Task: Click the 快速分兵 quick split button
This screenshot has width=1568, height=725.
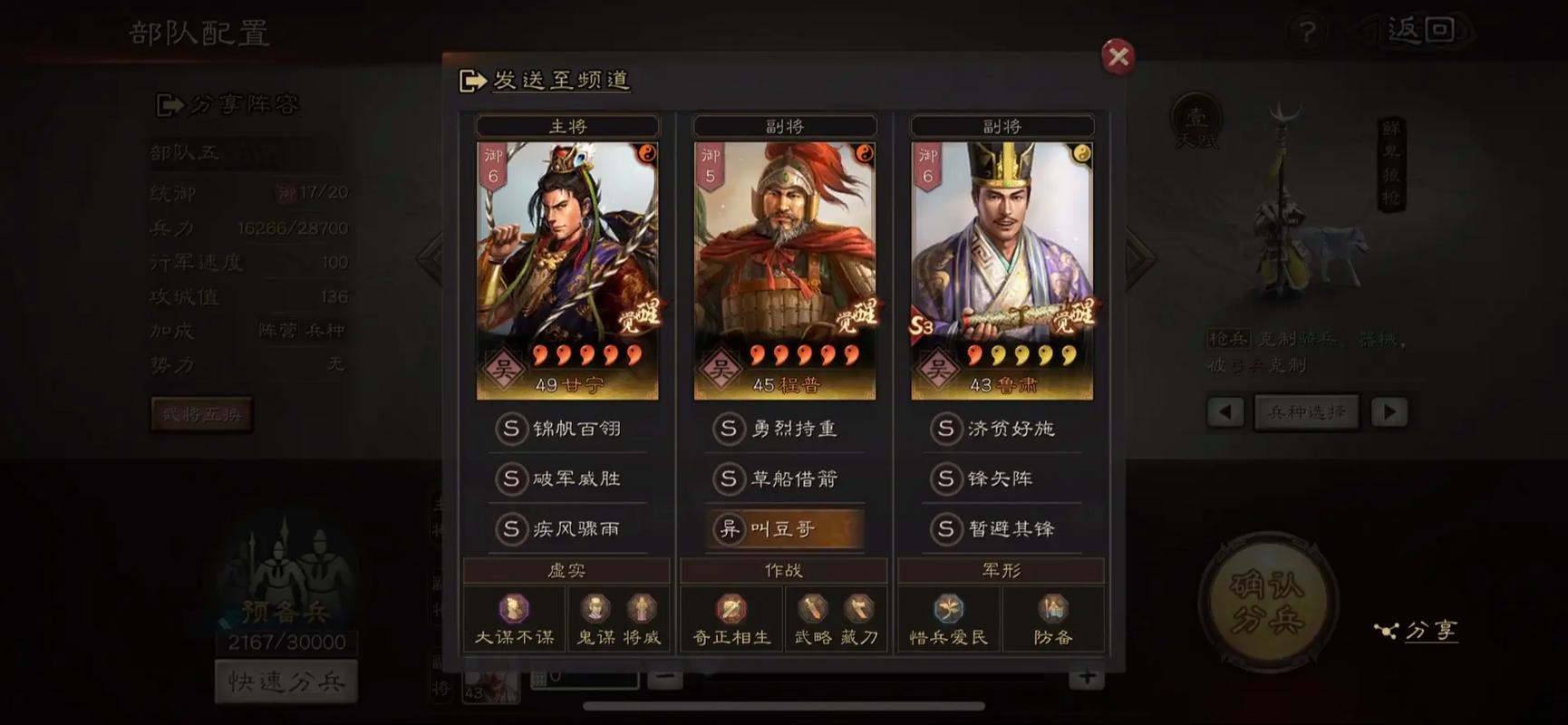Action: [286, 680]
